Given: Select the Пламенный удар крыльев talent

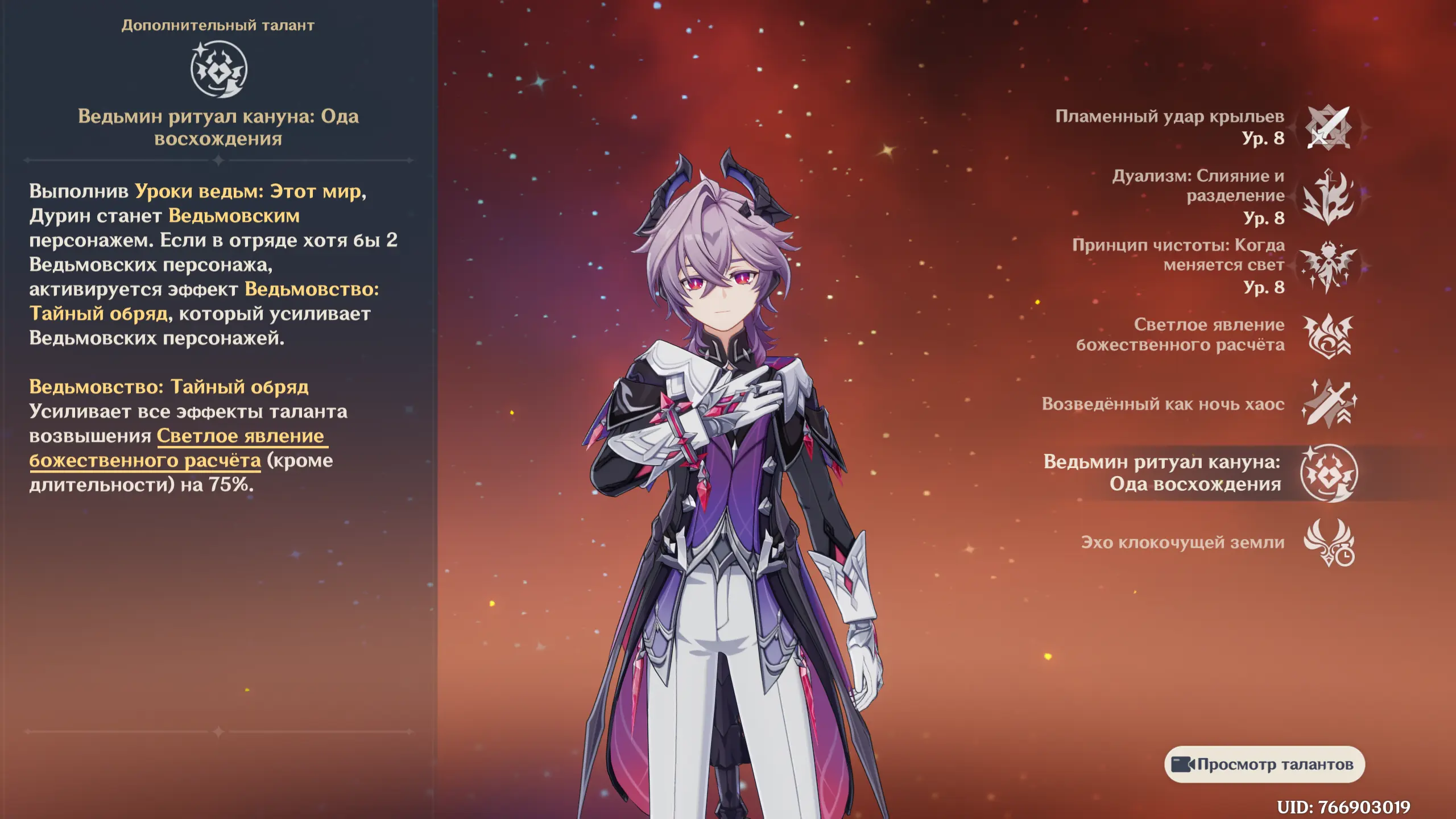Looking at the screenshot, I should click(x=1328, y=128).
